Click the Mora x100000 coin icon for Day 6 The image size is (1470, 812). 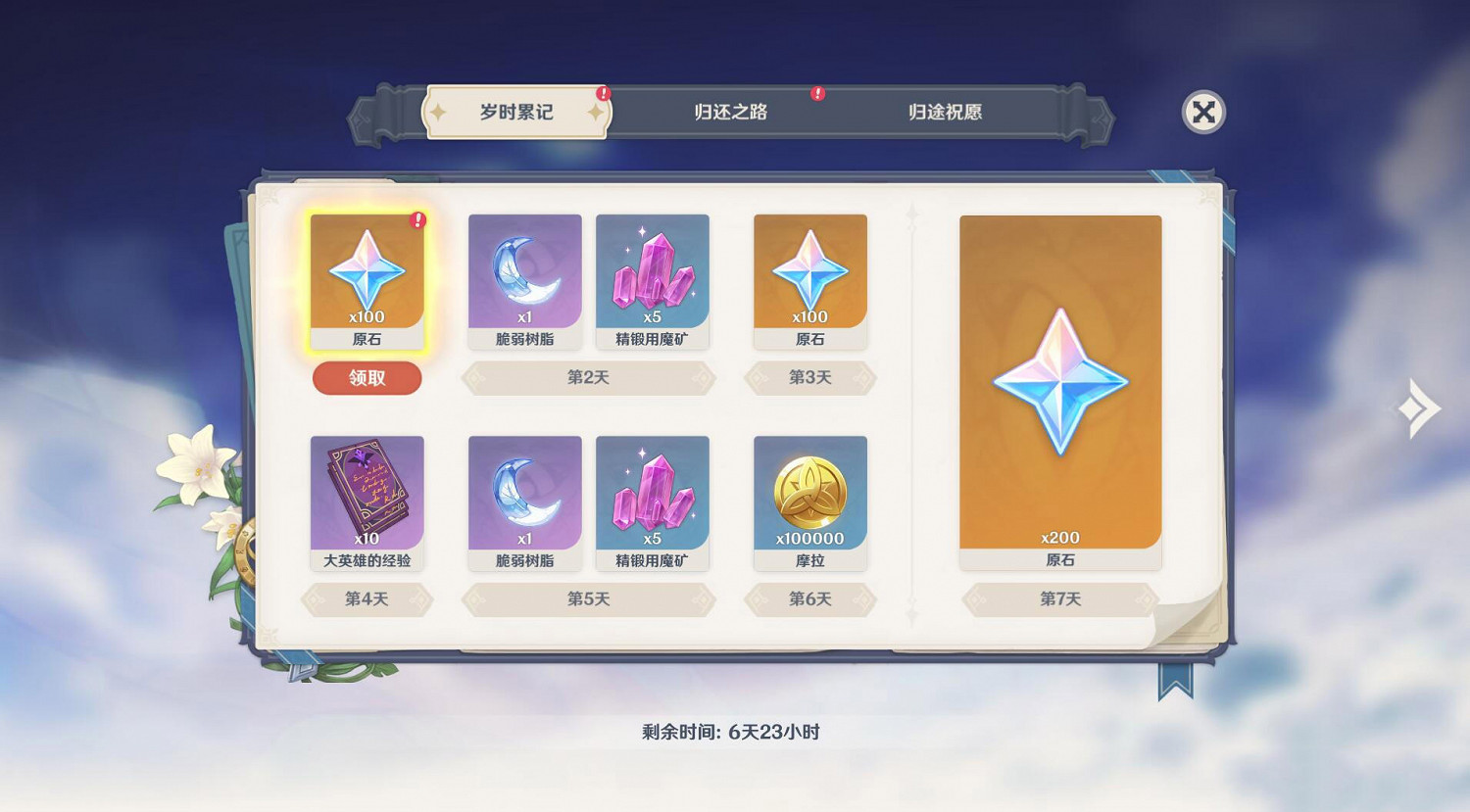(x=810, y=500)
